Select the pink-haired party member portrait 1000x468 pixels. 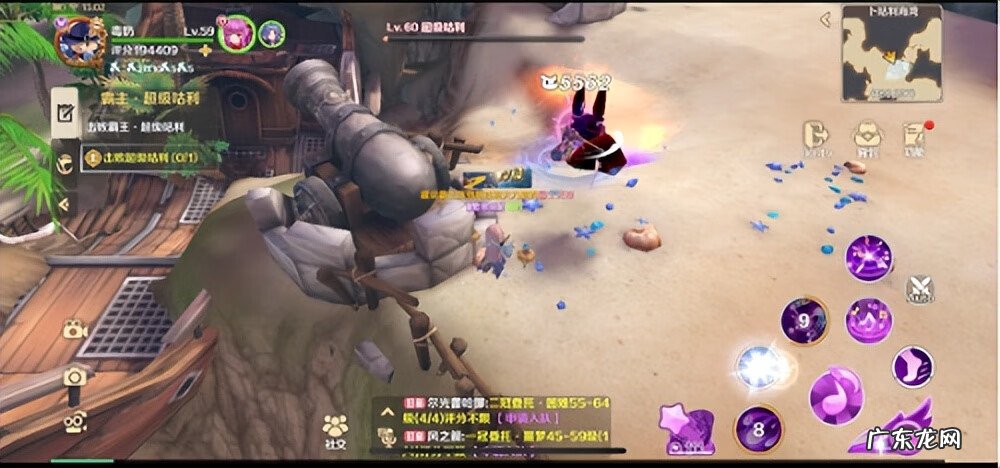[237, 32]
